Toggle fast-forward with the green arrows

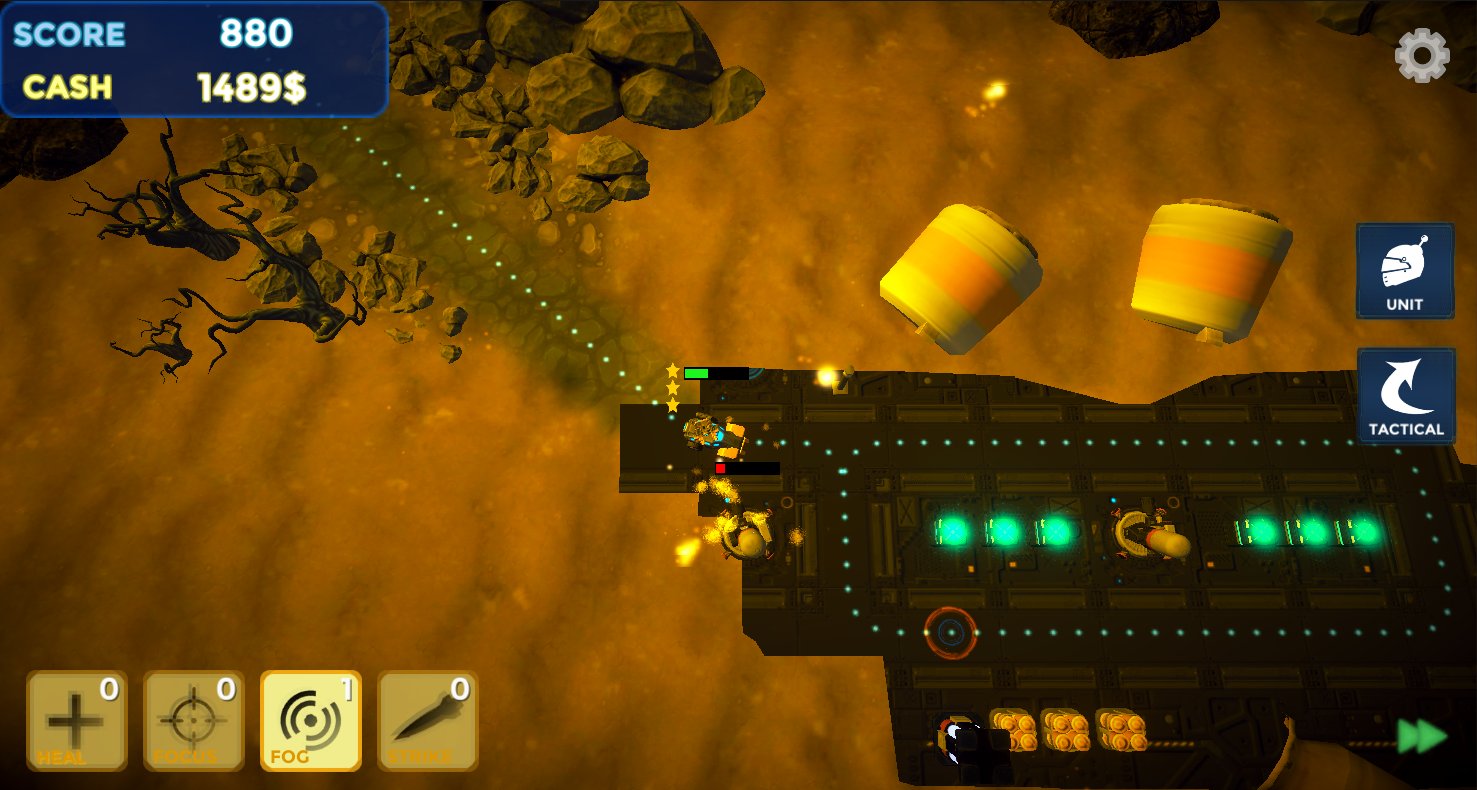coord(1422,737)
